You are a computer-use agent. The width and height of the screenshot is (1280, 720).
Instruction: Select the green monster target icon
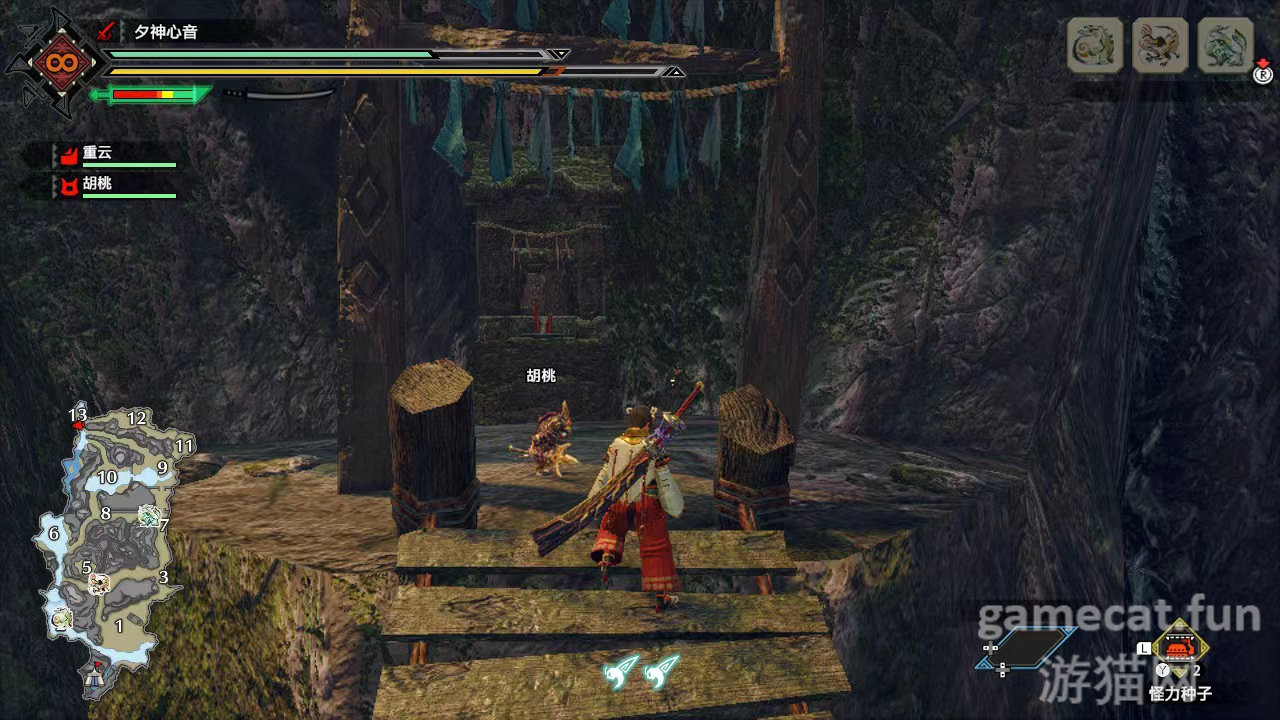point(1225,45)
